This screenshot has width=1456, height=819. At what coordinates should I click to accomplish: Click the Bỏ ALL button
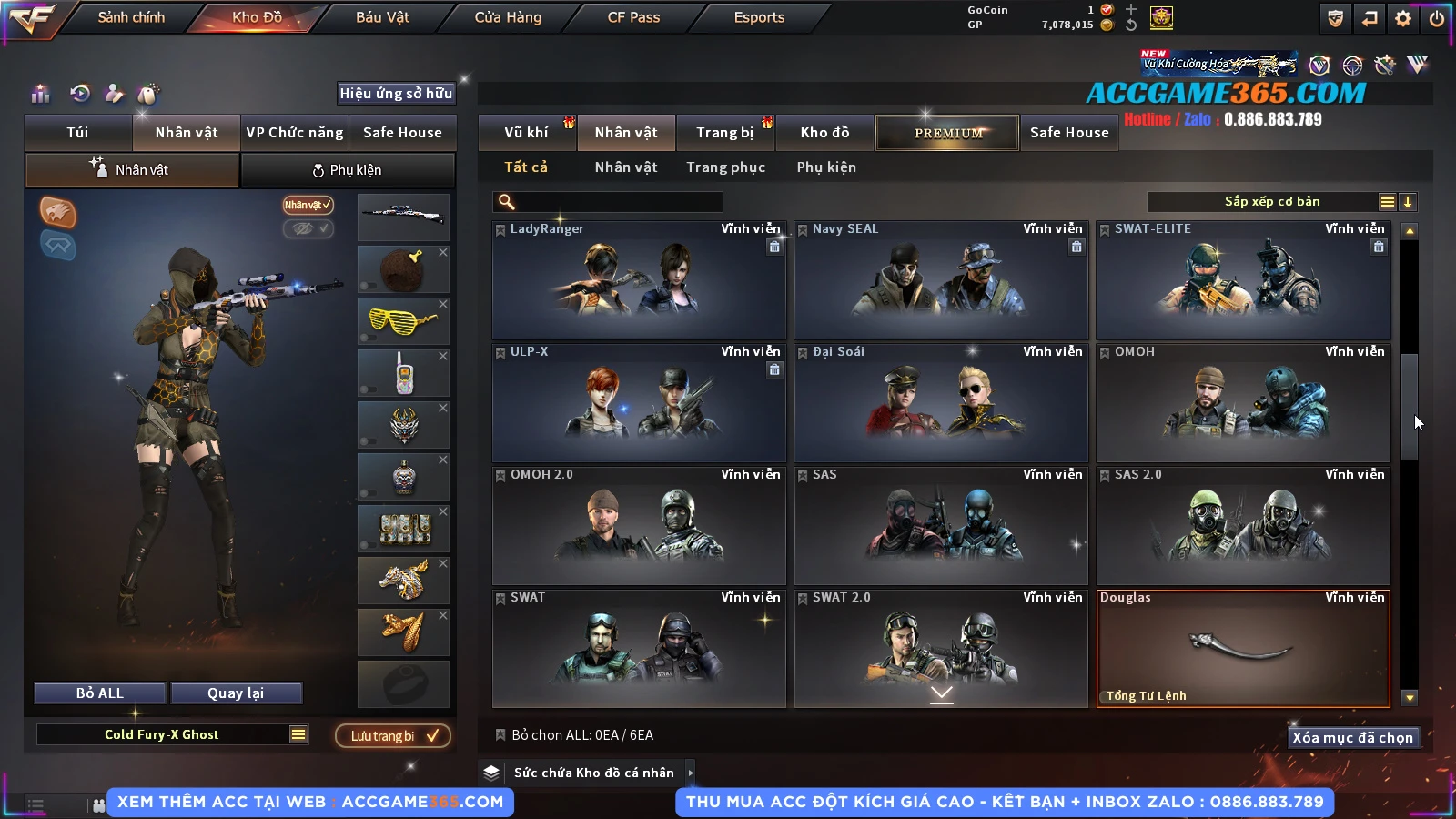[100, 693]
